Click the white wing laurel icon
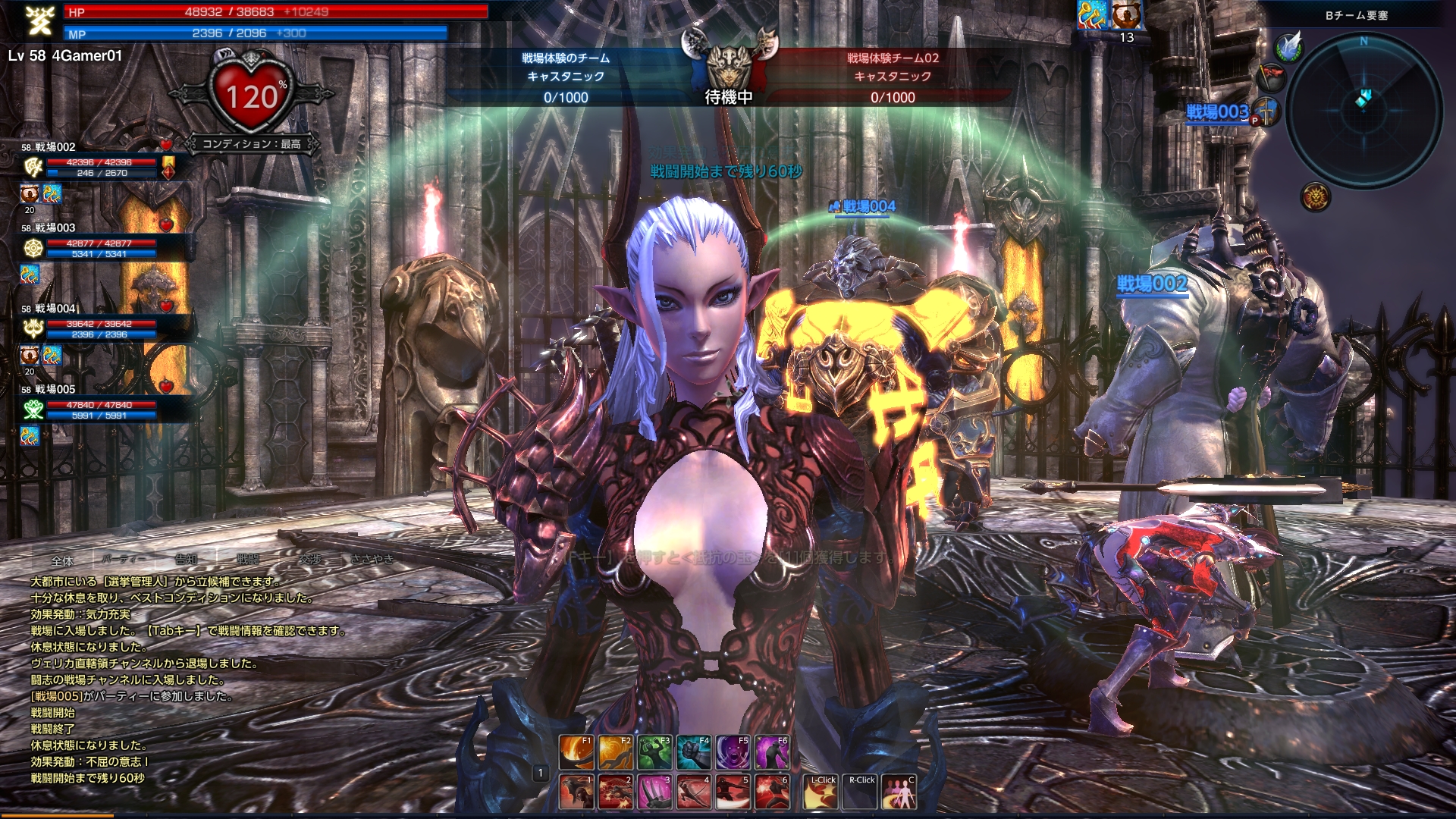Screen dimensions: 1456x819 tap(1288, 47)
